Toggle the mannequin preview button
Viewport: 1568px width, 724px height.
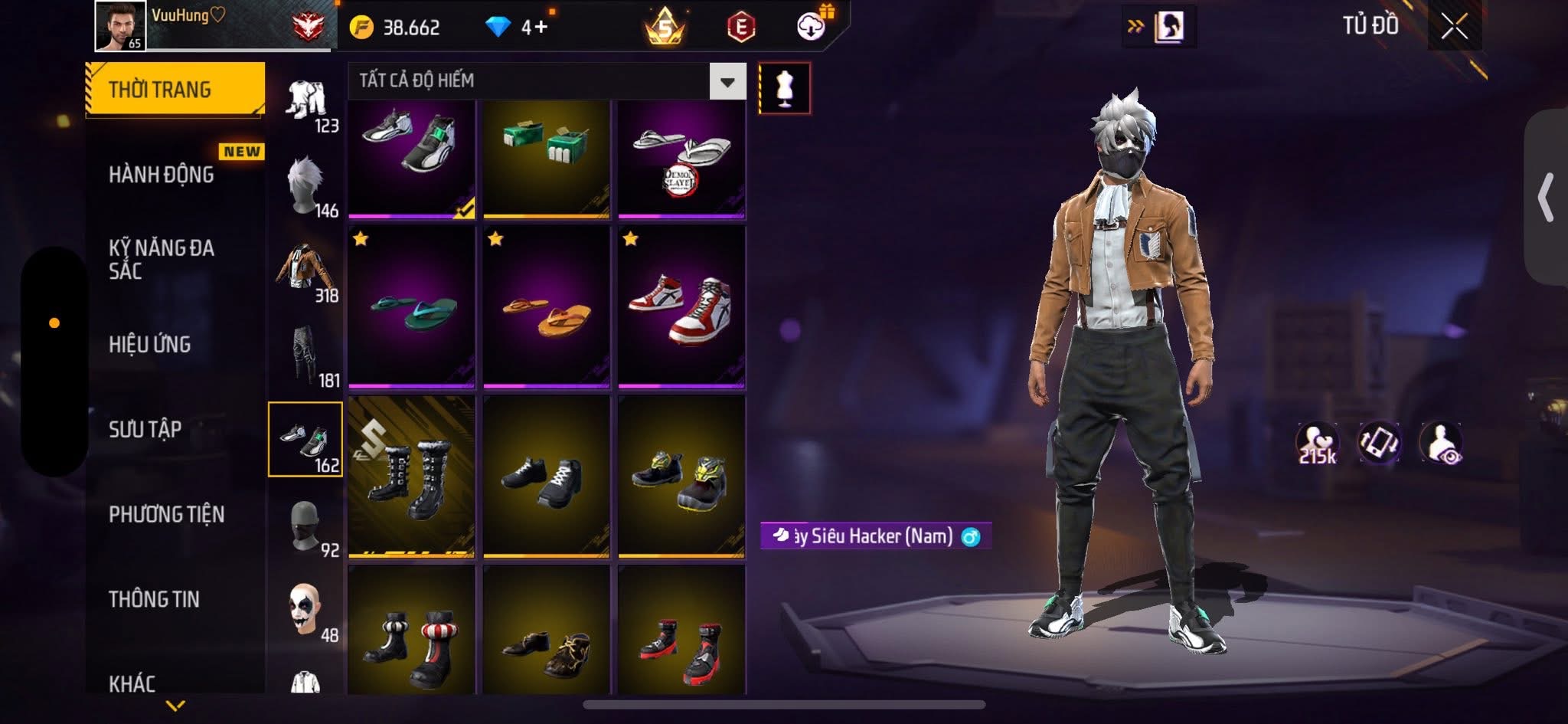click(784, 88)
